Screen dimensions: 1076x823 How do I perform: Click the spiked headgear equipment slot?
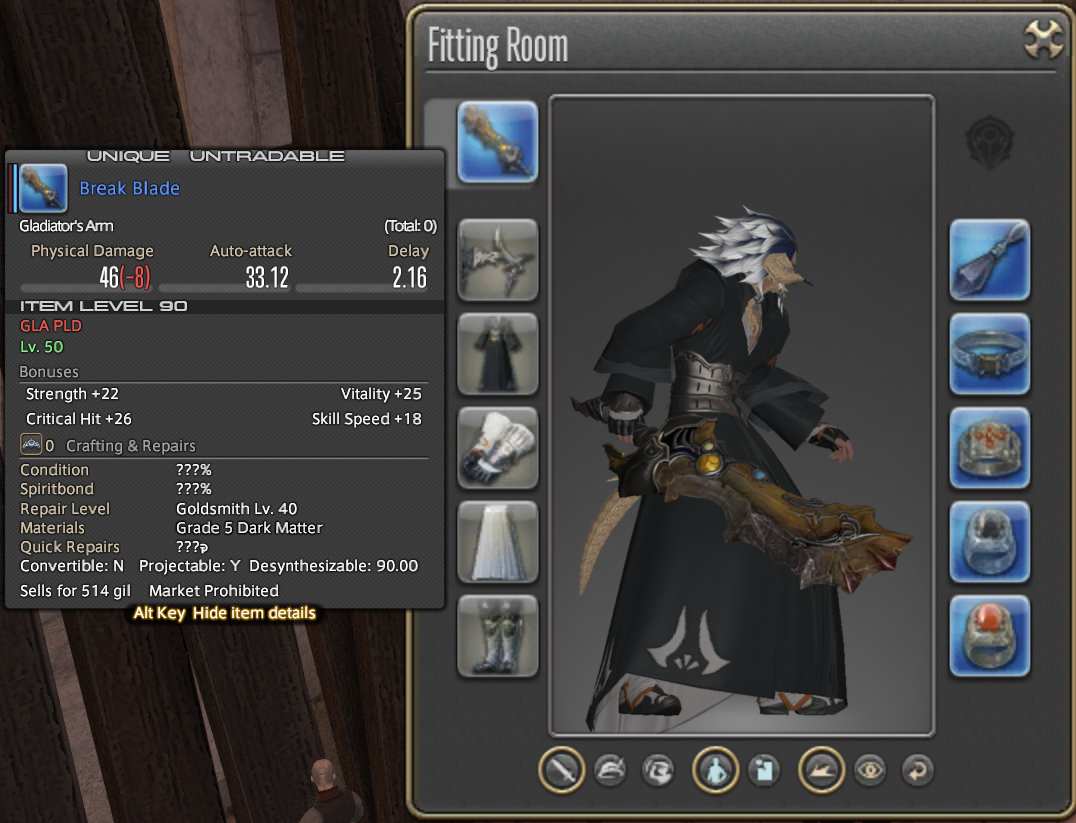[x=497, y=260]
